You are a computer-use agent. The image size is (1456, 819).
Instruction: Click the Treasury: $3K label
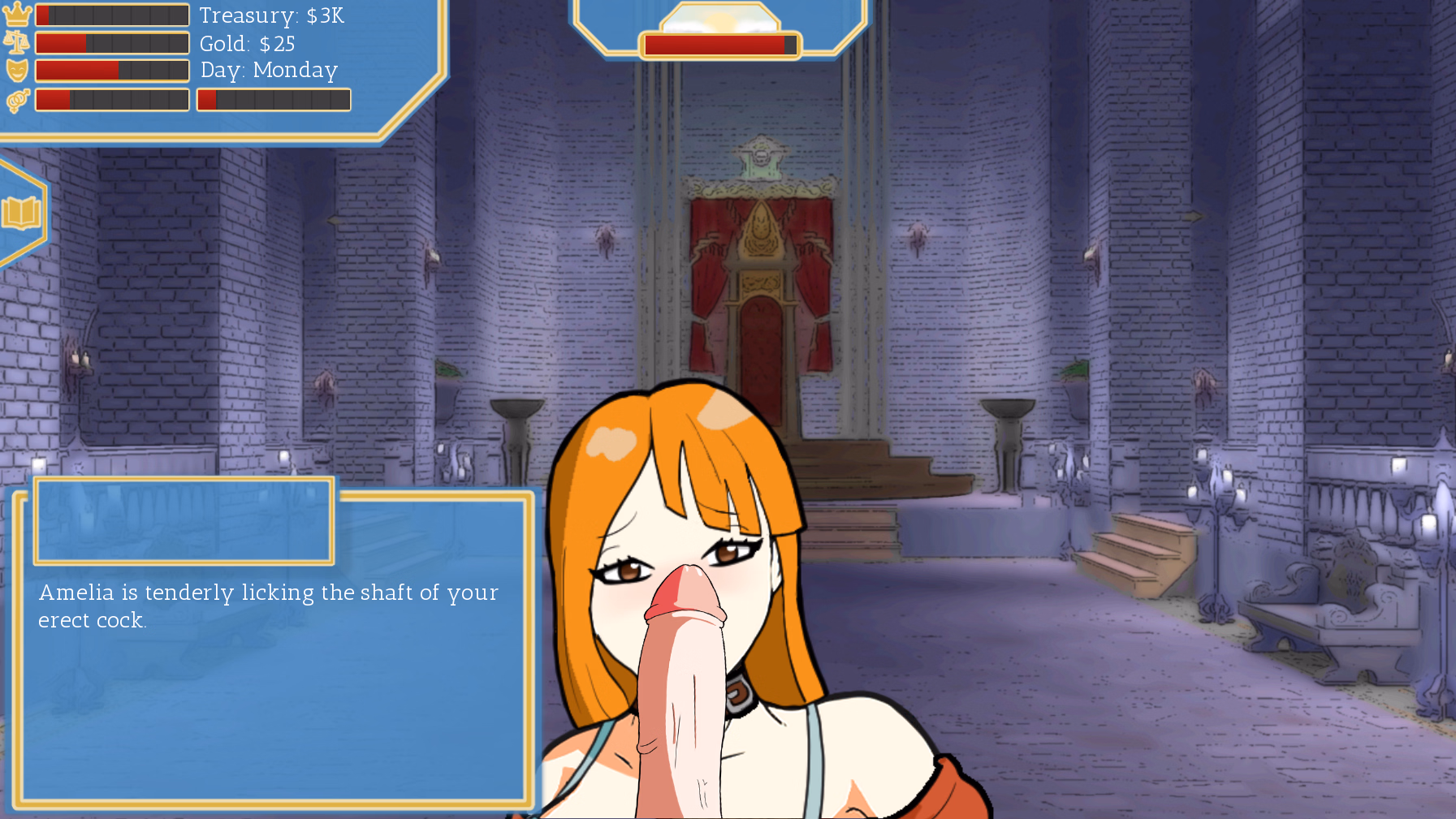pyautogui.click(x=272, y=15)
